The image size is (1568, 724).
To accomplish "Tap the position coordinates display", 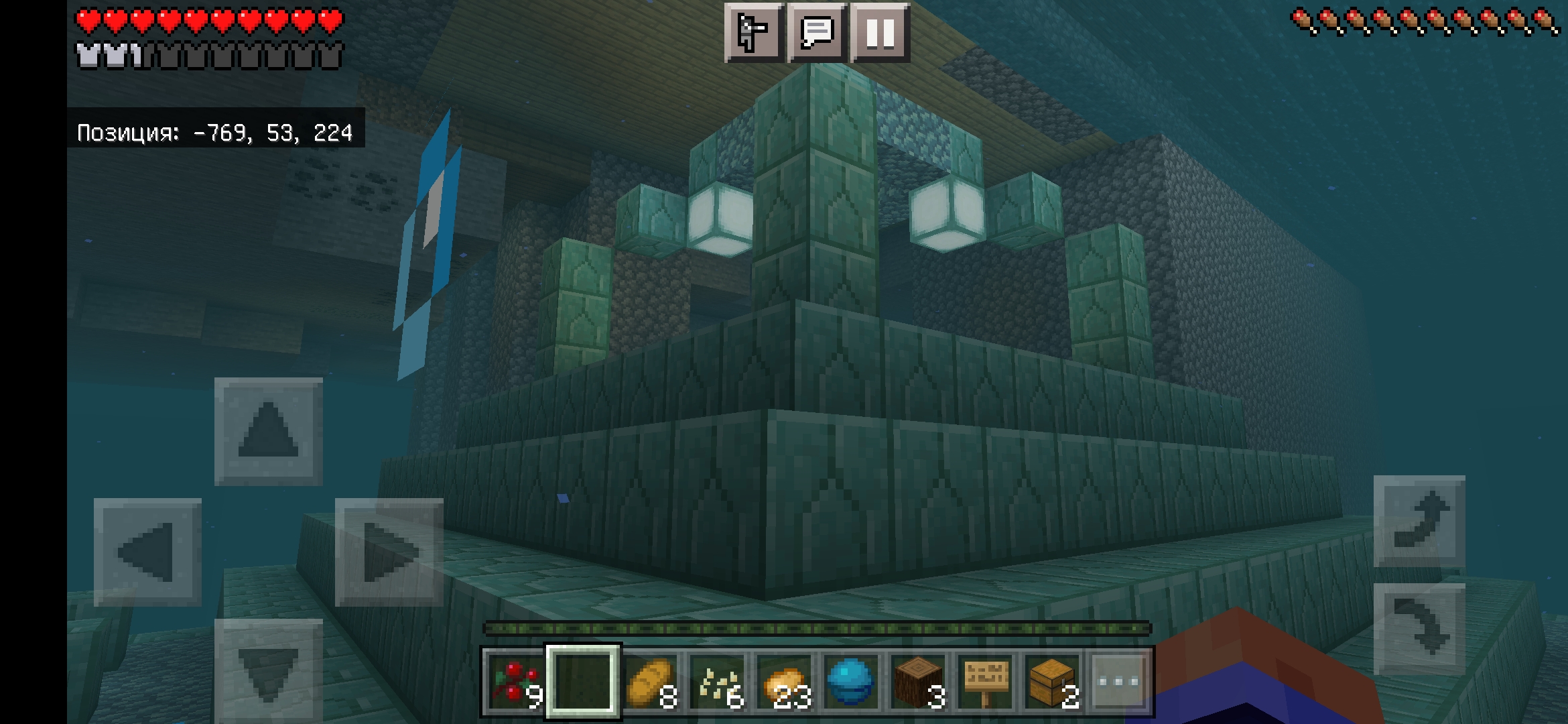I will pos(214,133).
